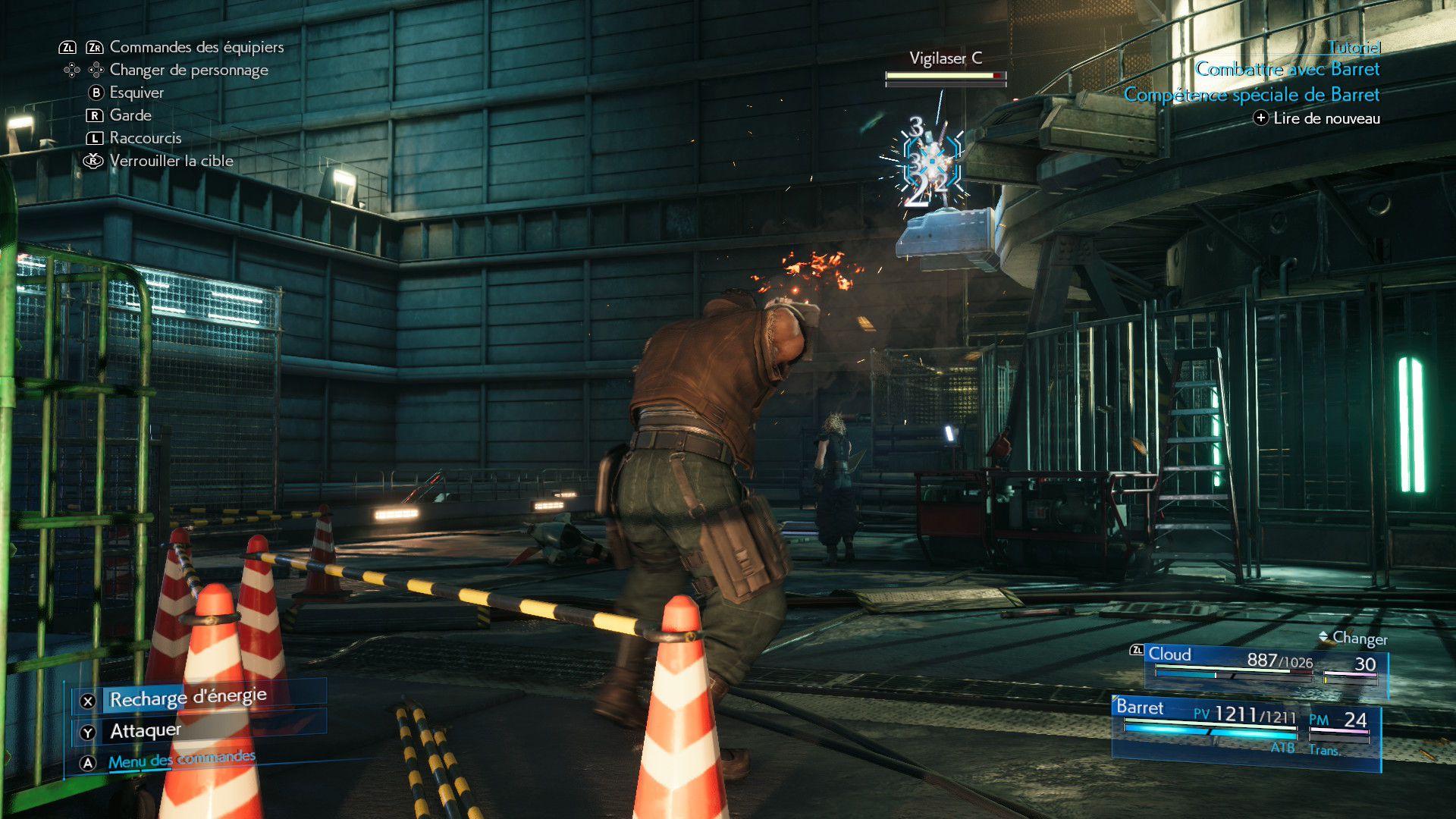Click the Verrouiller la cible hint
The image size is (1456, 819).
pos(171,161)
